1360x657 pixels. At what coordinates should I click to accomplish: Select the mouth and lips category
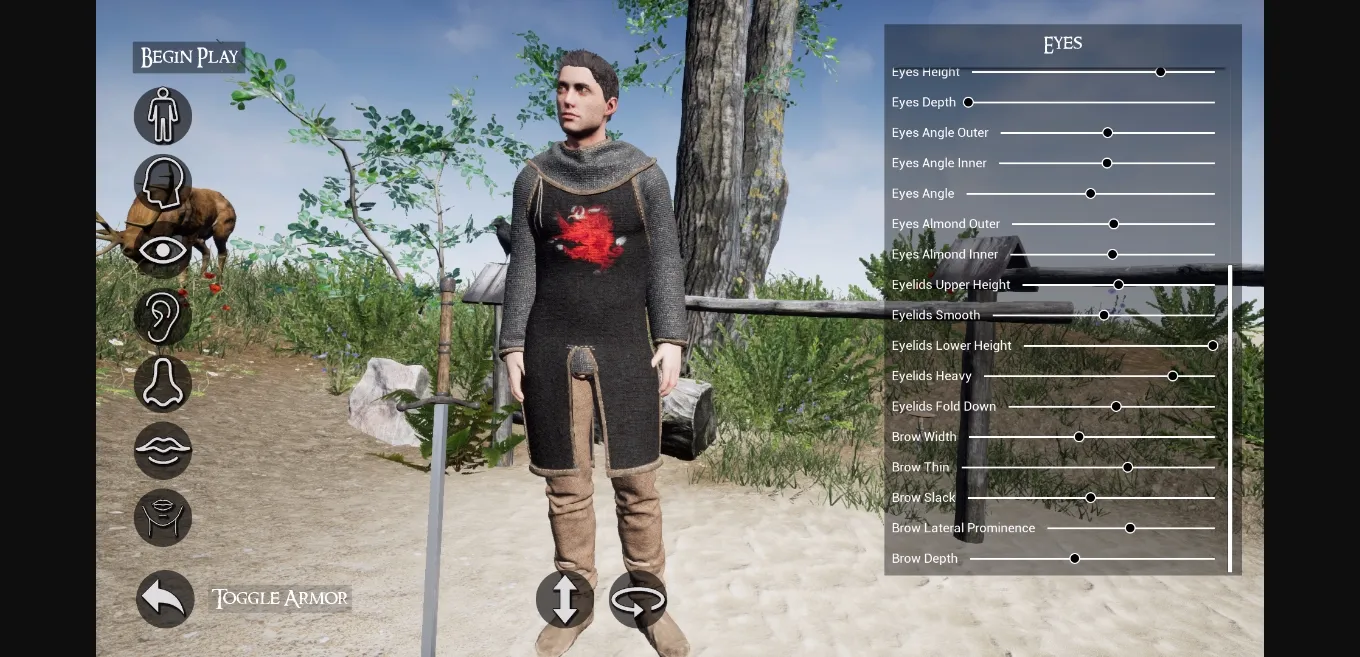point(163,450)
